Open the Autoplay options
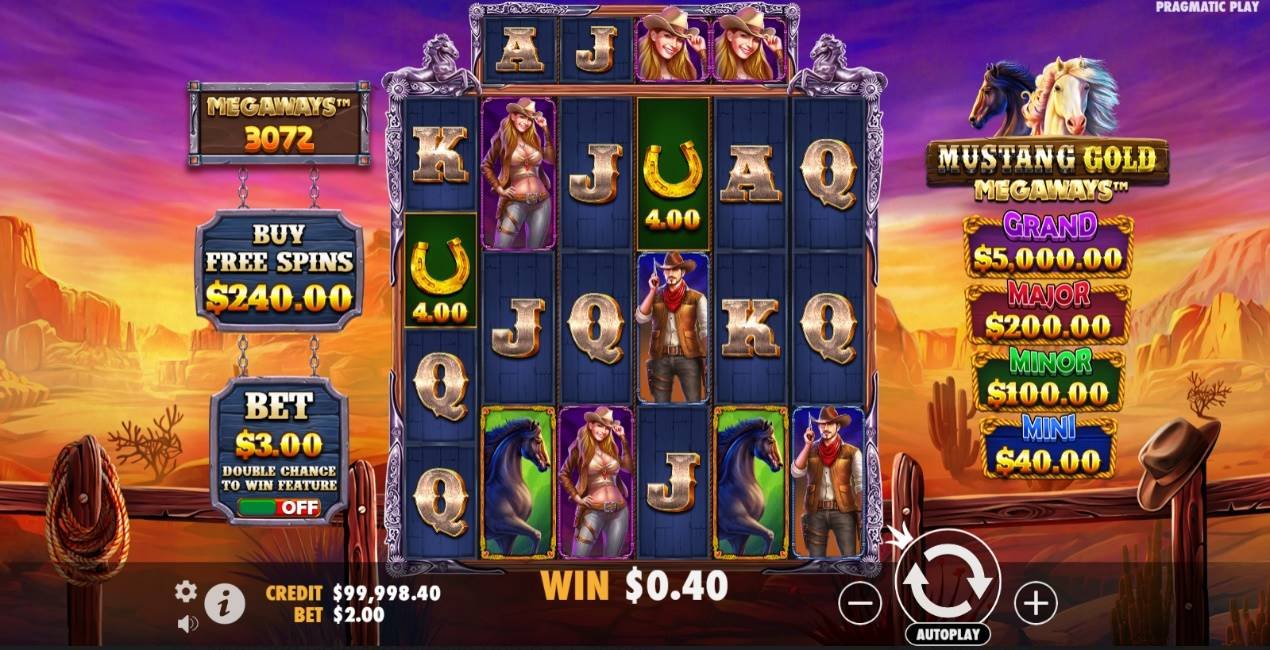 pos(947,634)
